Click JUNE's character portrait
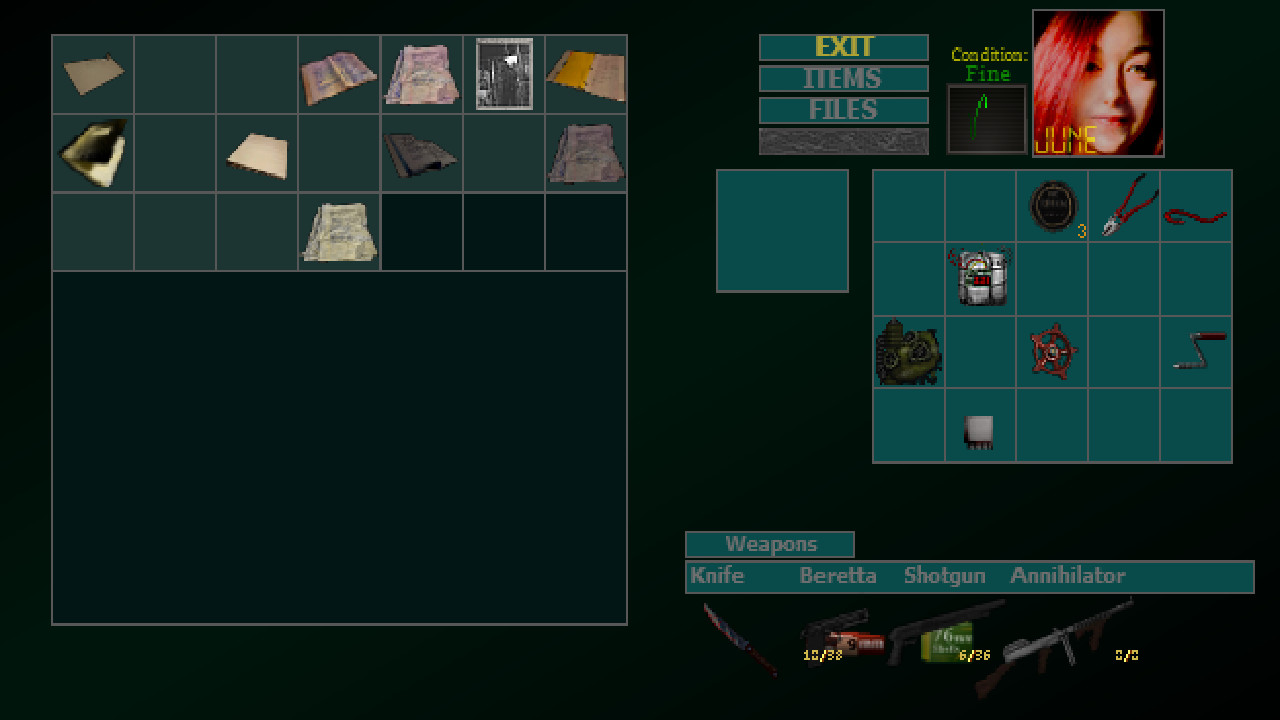Image resolution: width=1280 pixels, height=720 pixels. pyautogui.click(x=1098, y=82)
